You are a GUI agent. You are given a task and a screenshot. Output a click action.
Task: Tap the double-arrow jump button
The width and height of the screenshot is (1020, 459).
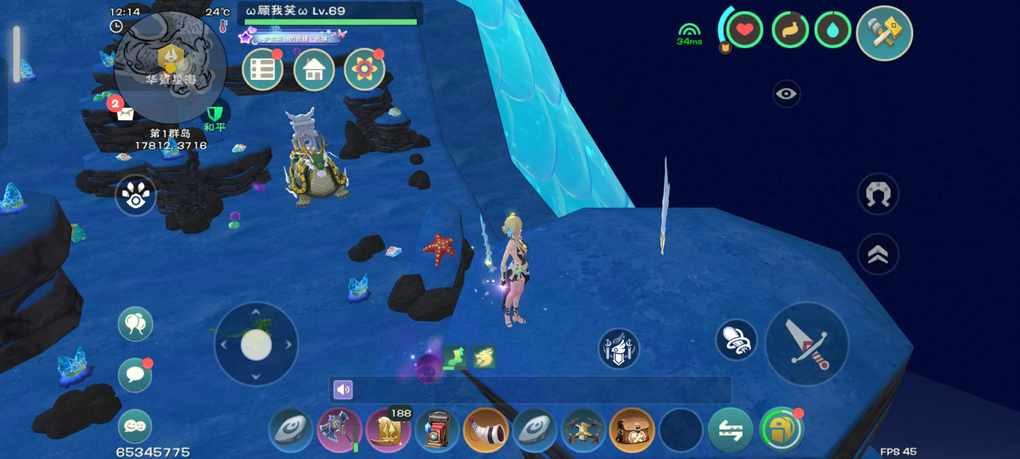click(878, 254)
